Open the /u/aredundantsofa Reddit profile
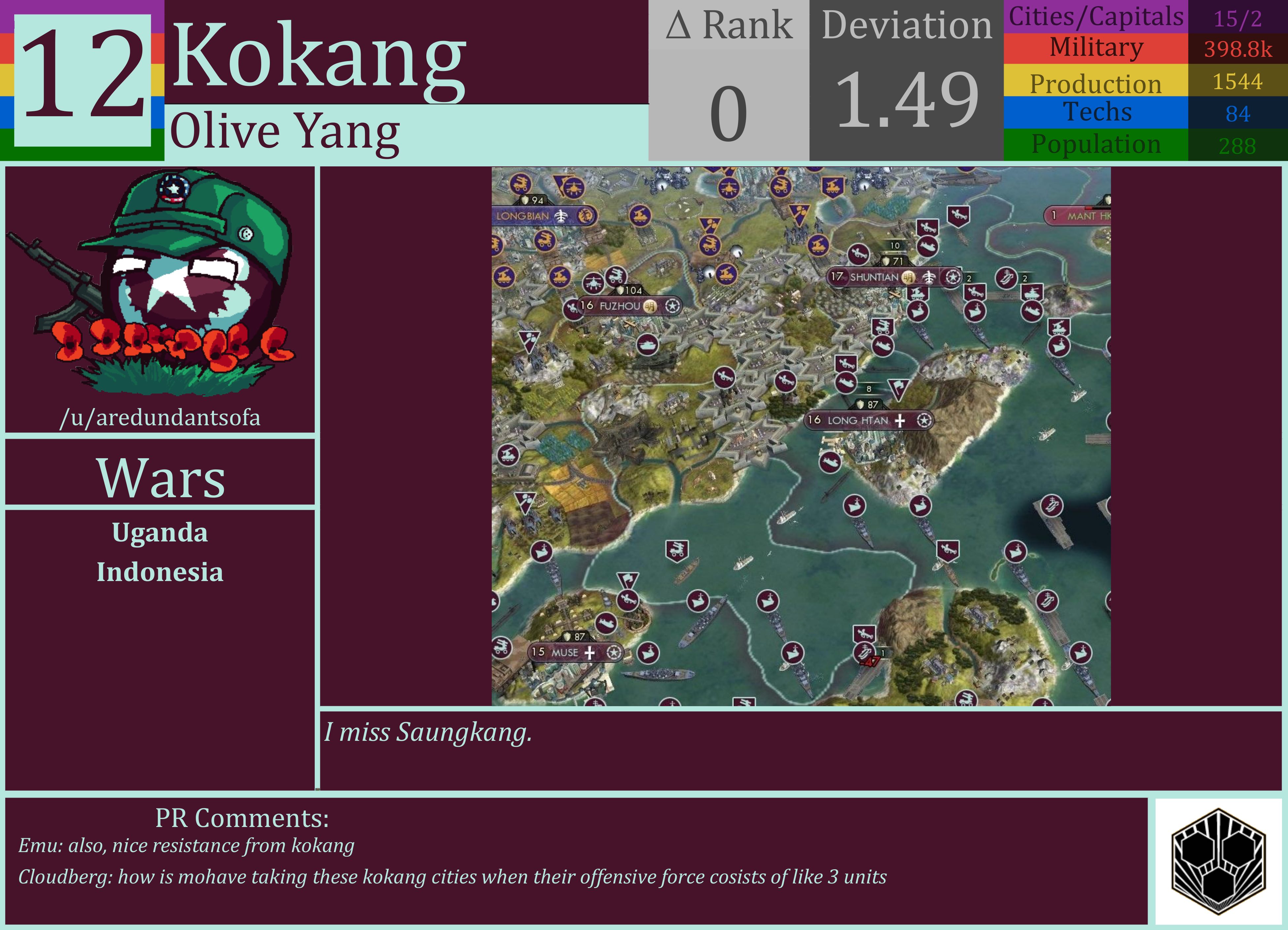Image resolution: width=1288 pixels, height=930 pixels. (161, 418)
